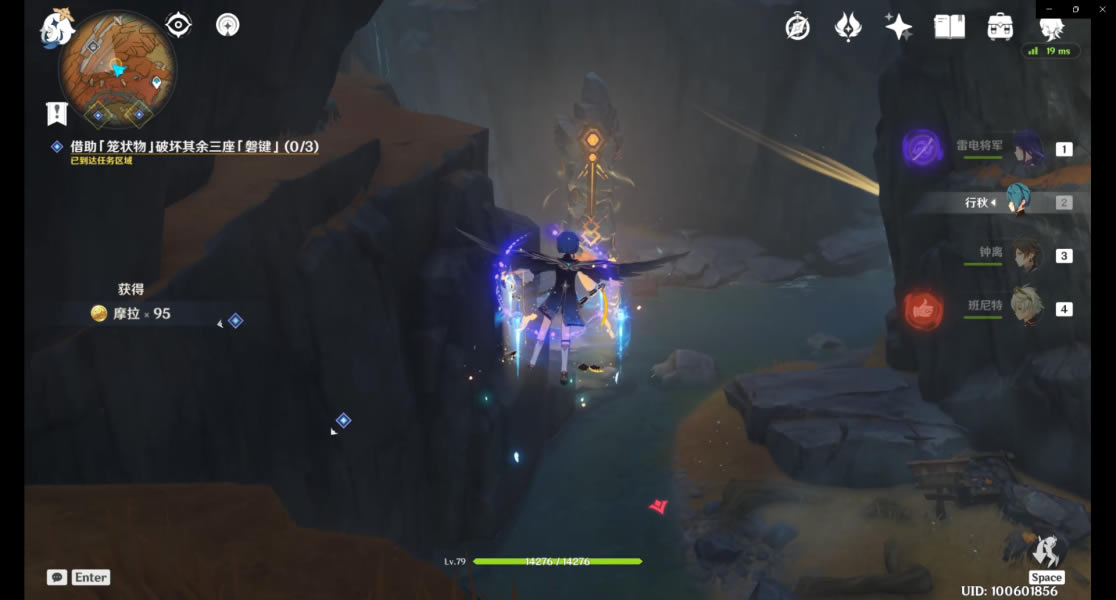The width and height of the screenshot is (1116, 600).
Task: Open the quest menu bookmark icon
Action: coord(56,113)
